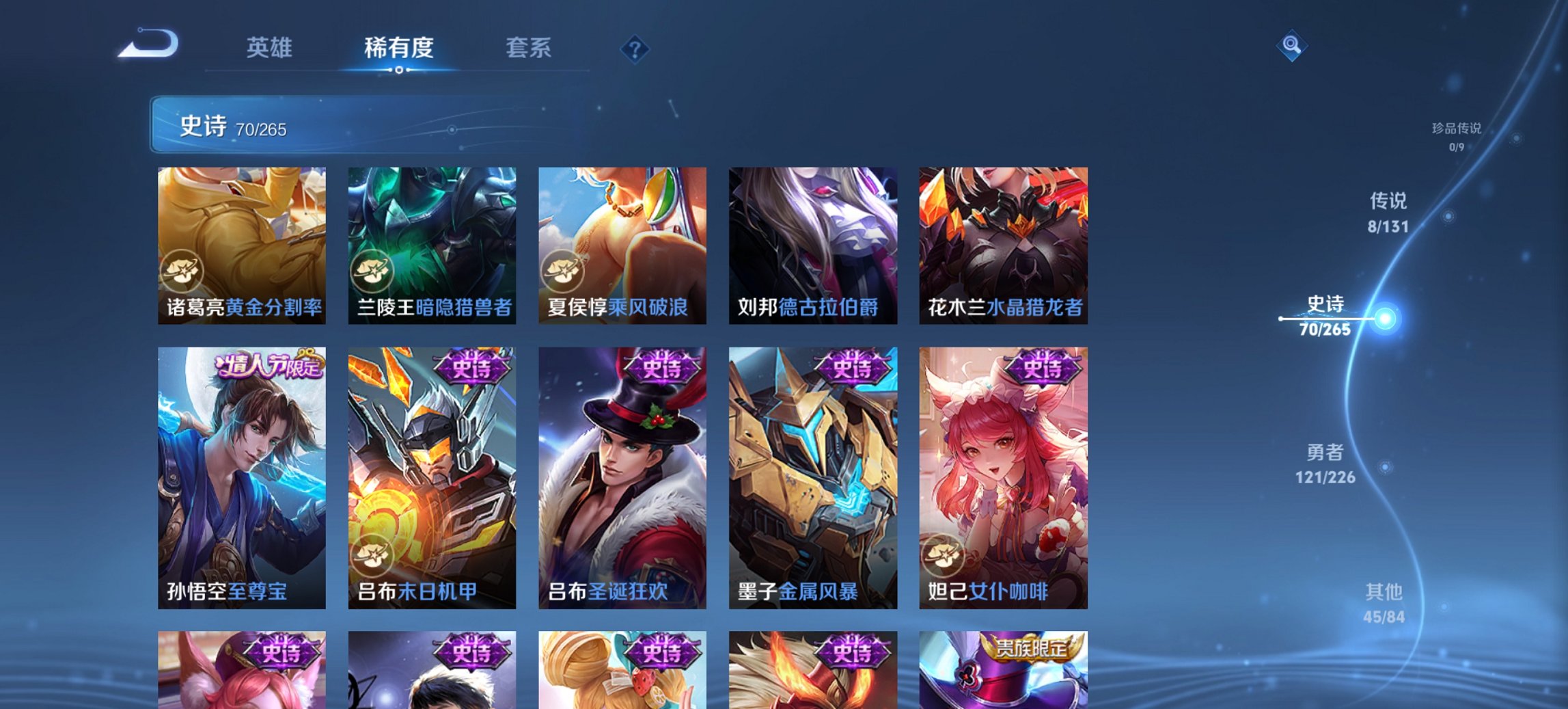Screen dimensions: 1568x709
Task: Select the 珍品传说 category on the right
Action: tap(1455, 134)
